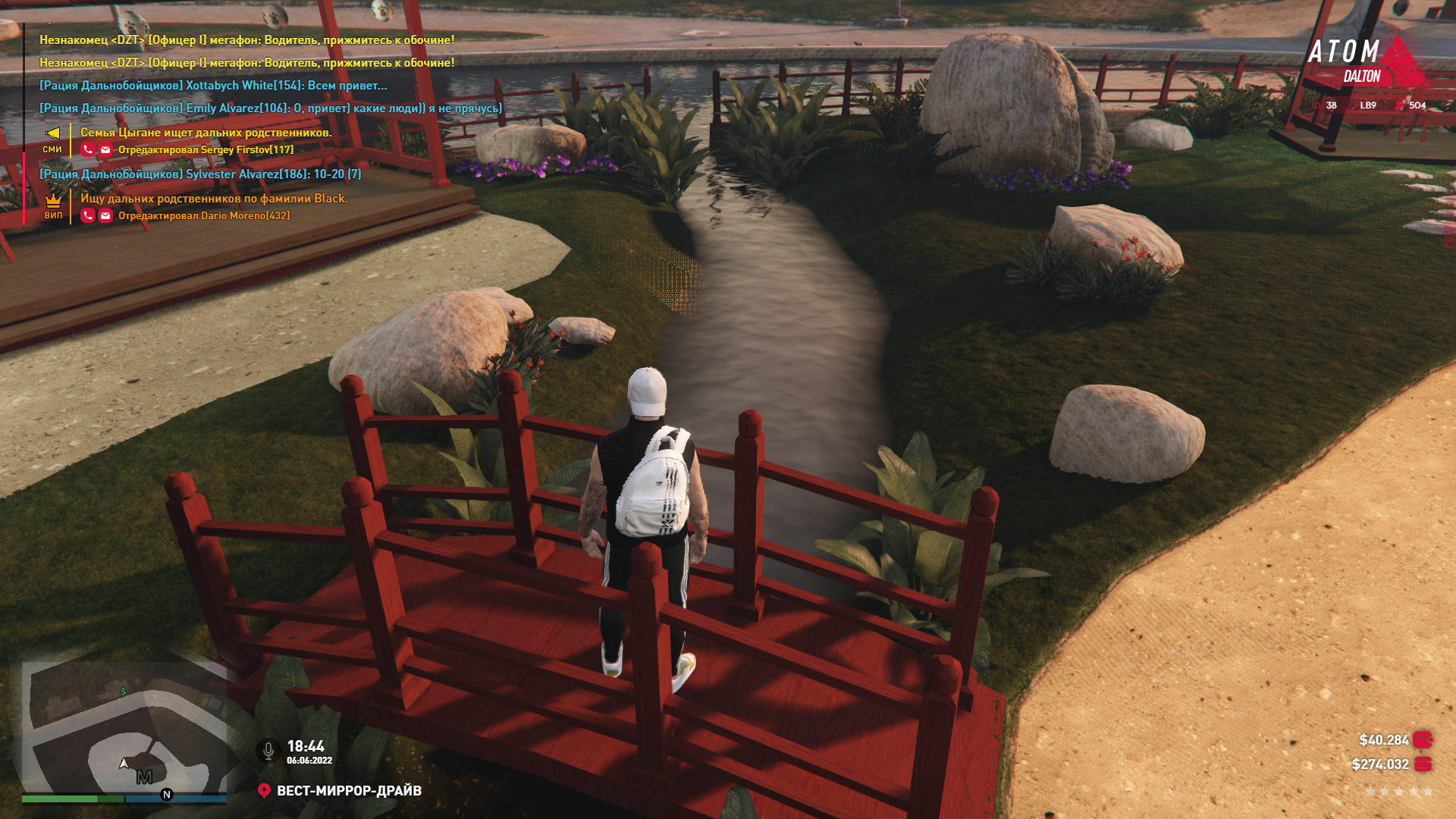The height and width of the screenshot is (819, 1456).
Task: Call the VIP ad edited by Dario Moreno
Action: [x=88, y=216]
